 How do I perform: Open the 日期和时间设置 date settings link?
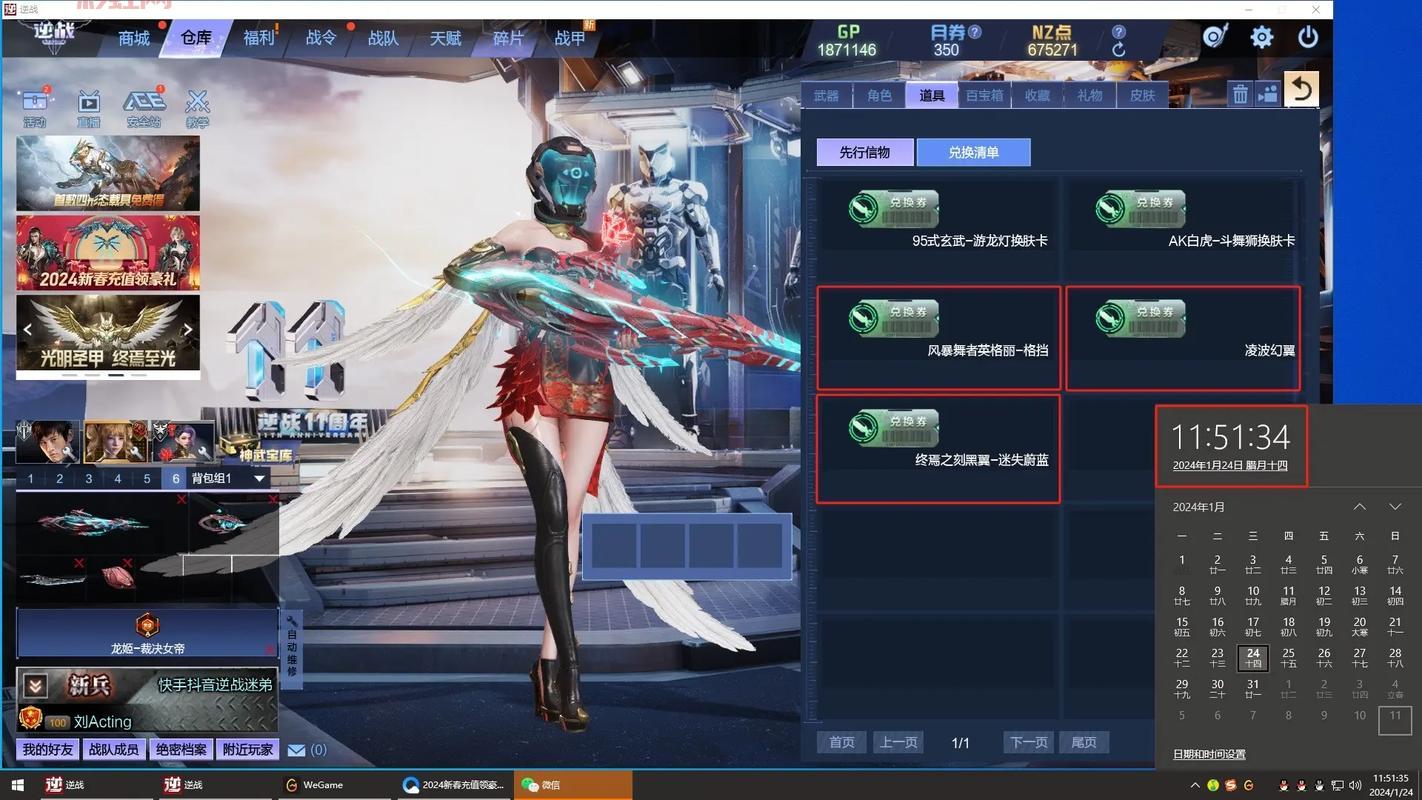click(x=1208, y=754)
